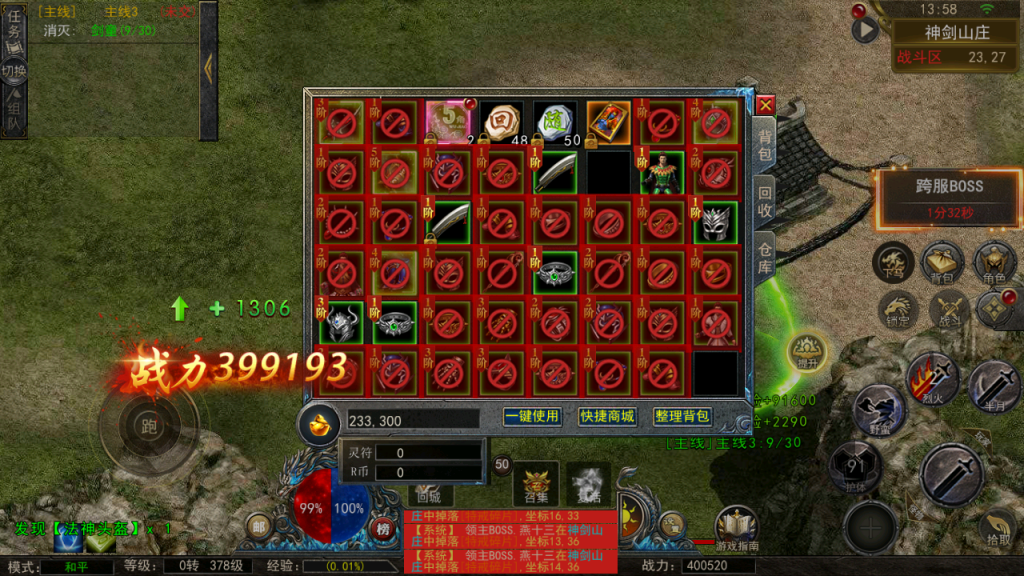The height and width of the screenshot is (576, 1024).
Task: Close the inventory window
Action: click(765, 105)
